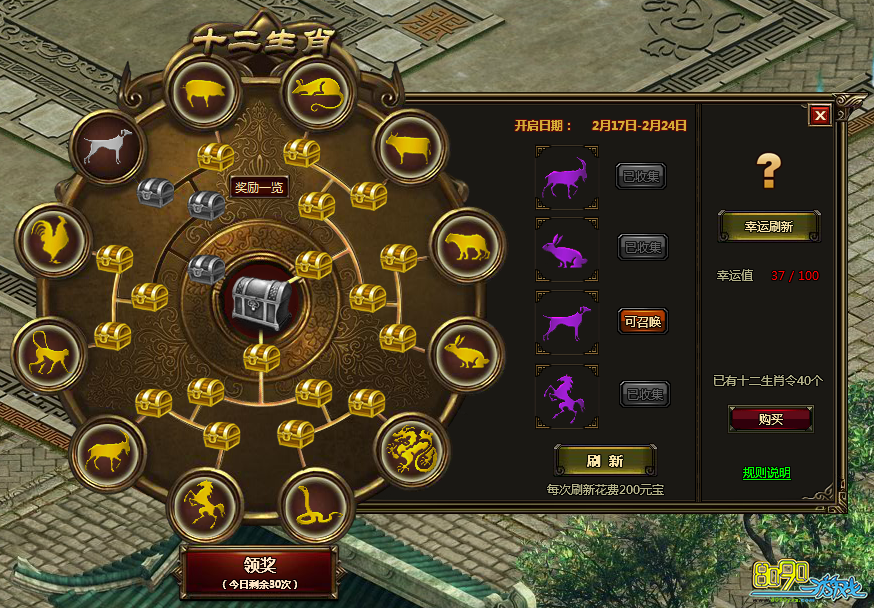Viewport: 874px width, 608px height.
Task: Select the tiger zodiac medallion
Action: tap(467, 246)
